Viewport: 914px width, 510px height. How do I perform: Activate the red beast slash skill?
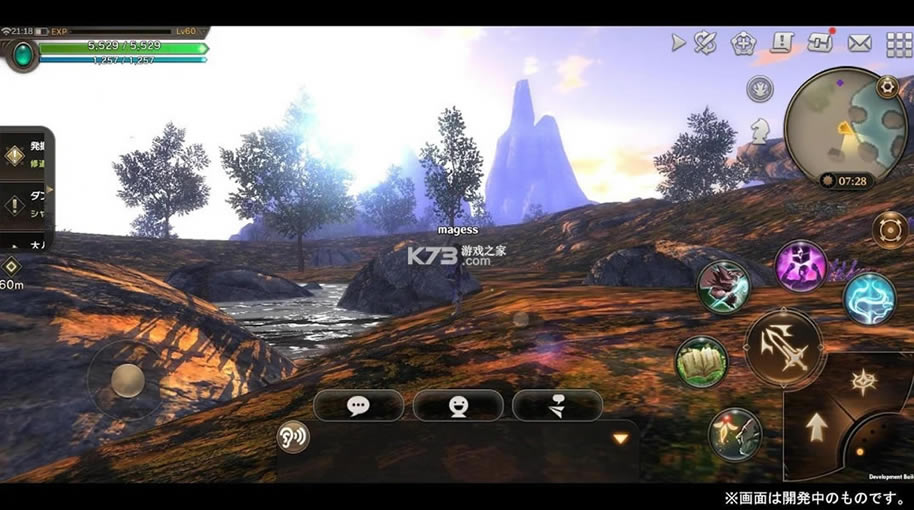tap(723, 286)
